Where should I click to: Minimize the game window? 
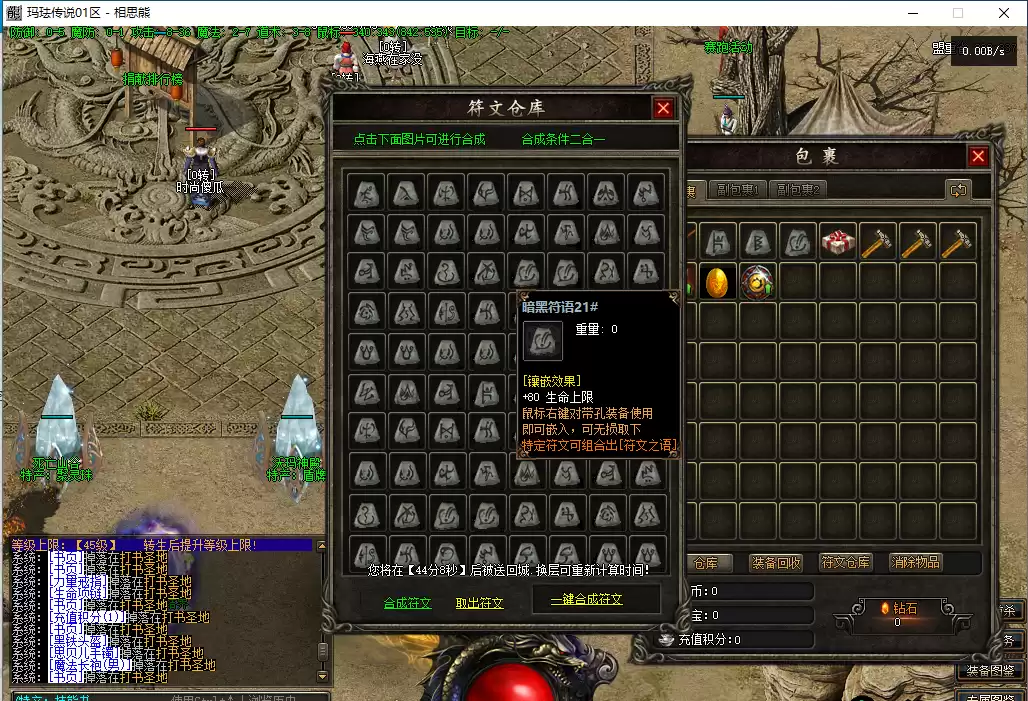912,13
